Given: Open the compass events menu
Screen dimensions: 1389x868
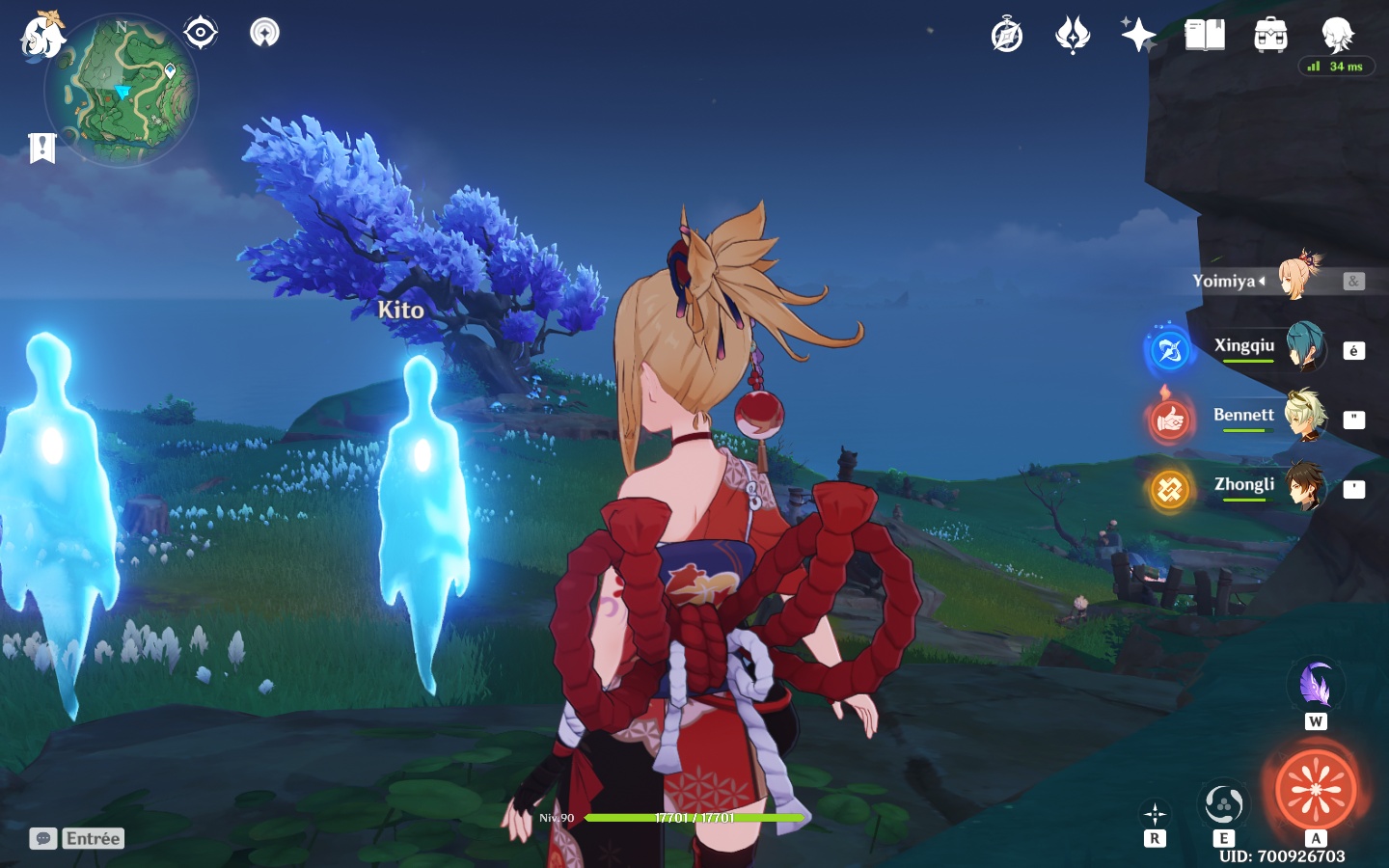Looking at the screenshot, I should click(1007, 36).
